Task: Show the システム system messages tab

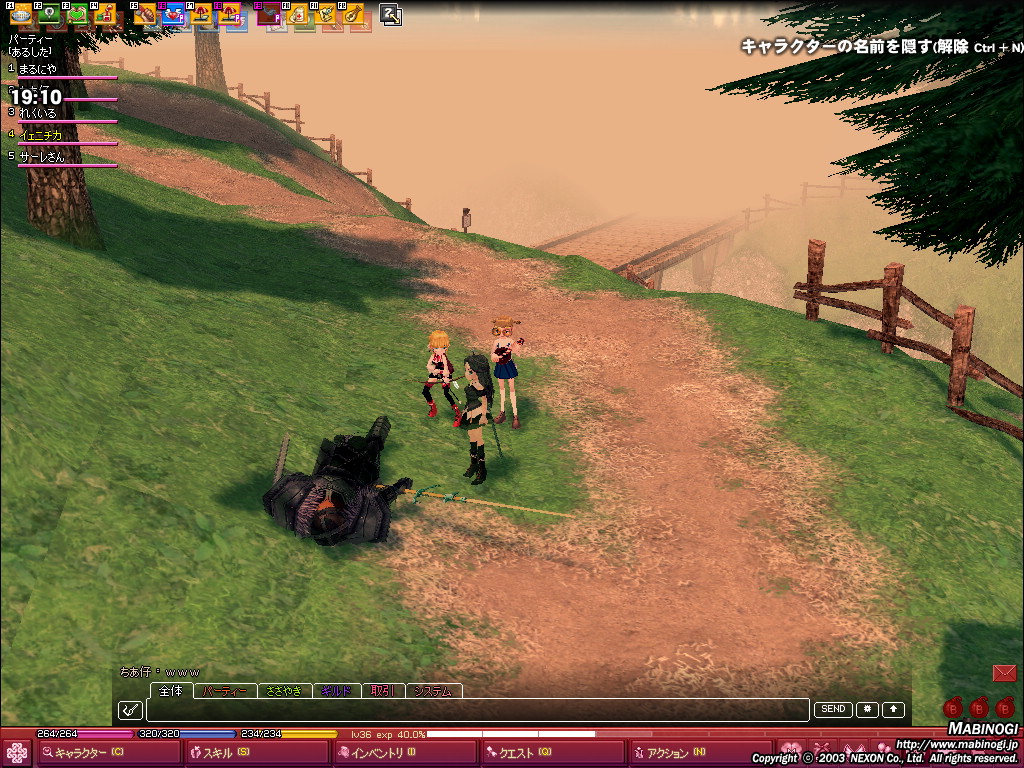Action: [x=433, y=691]
